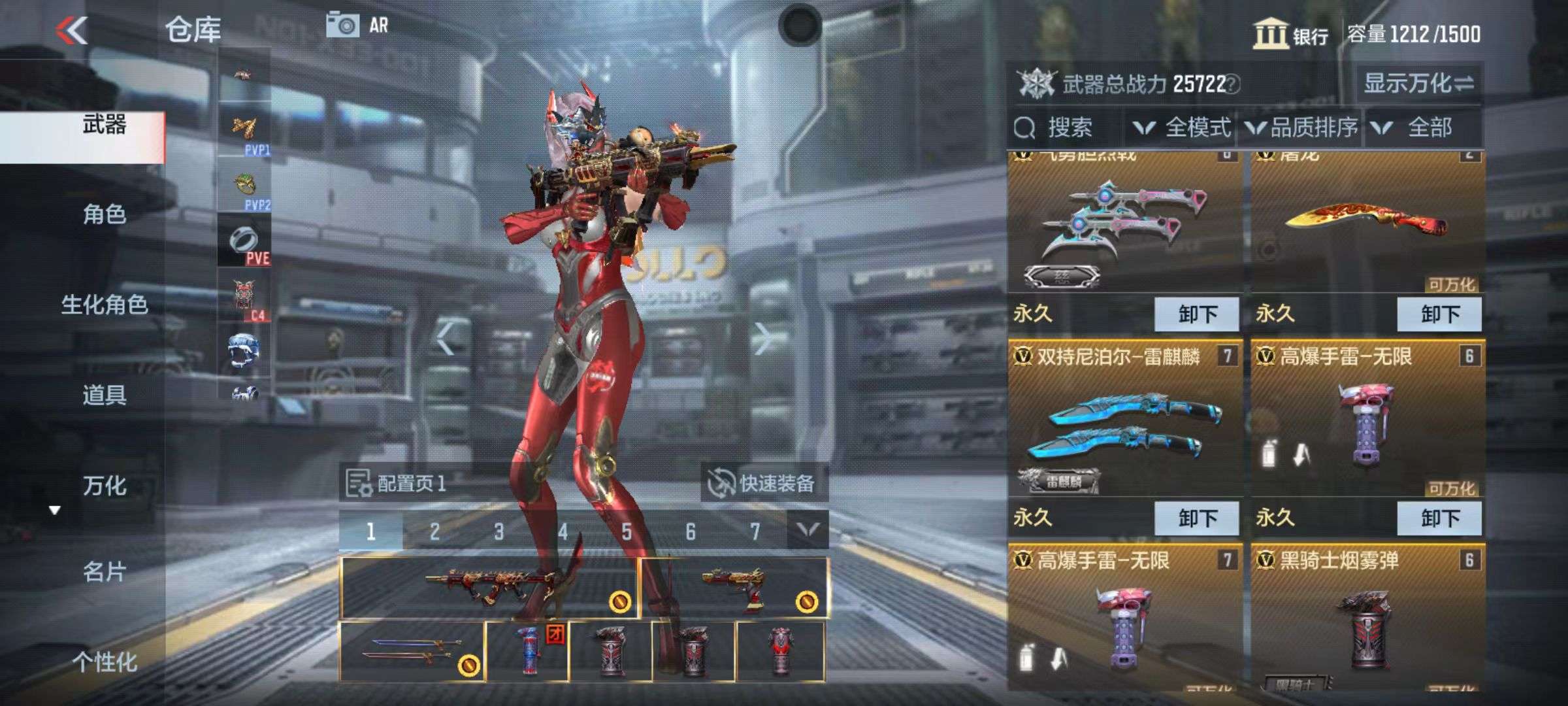Switch to loadout page 3
The height and width of the screenshot is (706, 1568).
499,531
